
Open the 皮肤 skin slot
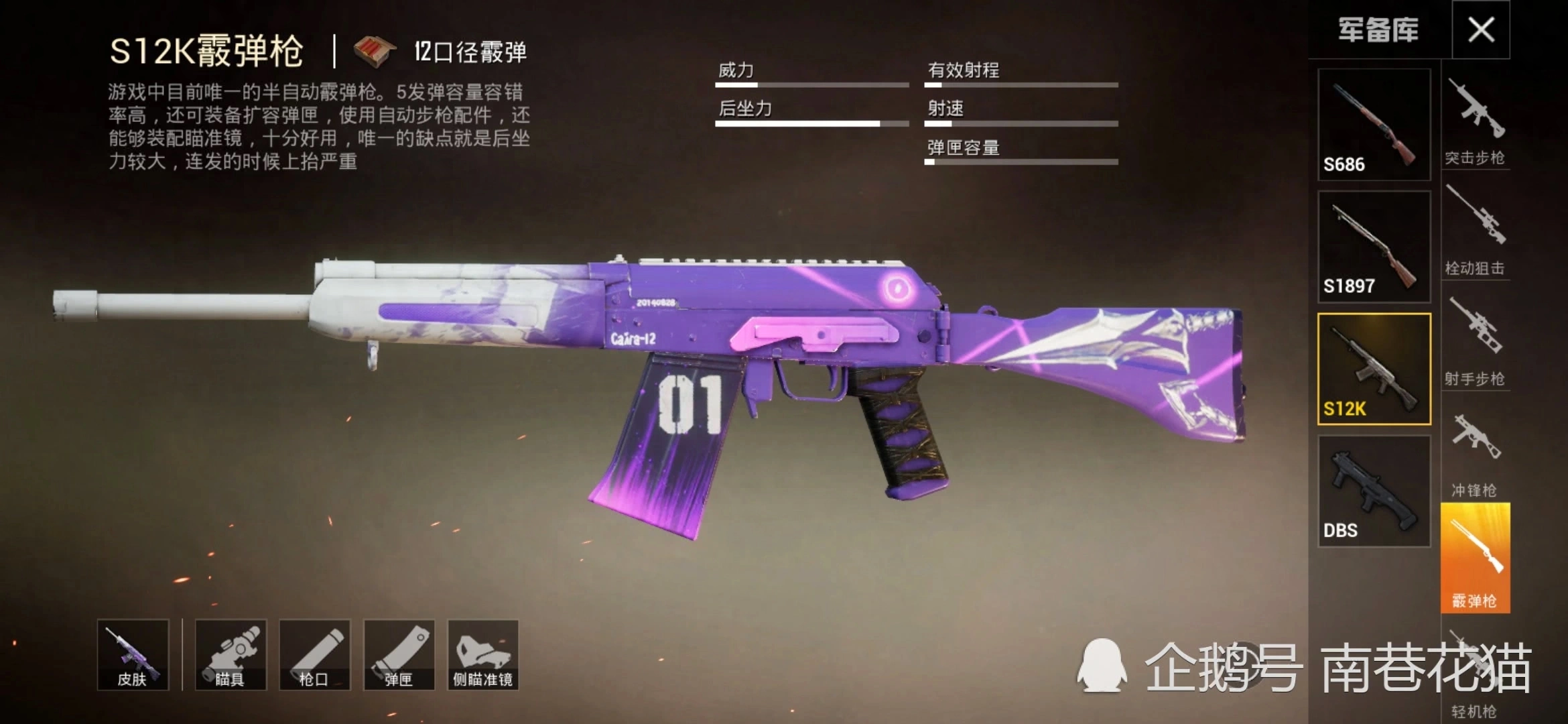[133, 655]
